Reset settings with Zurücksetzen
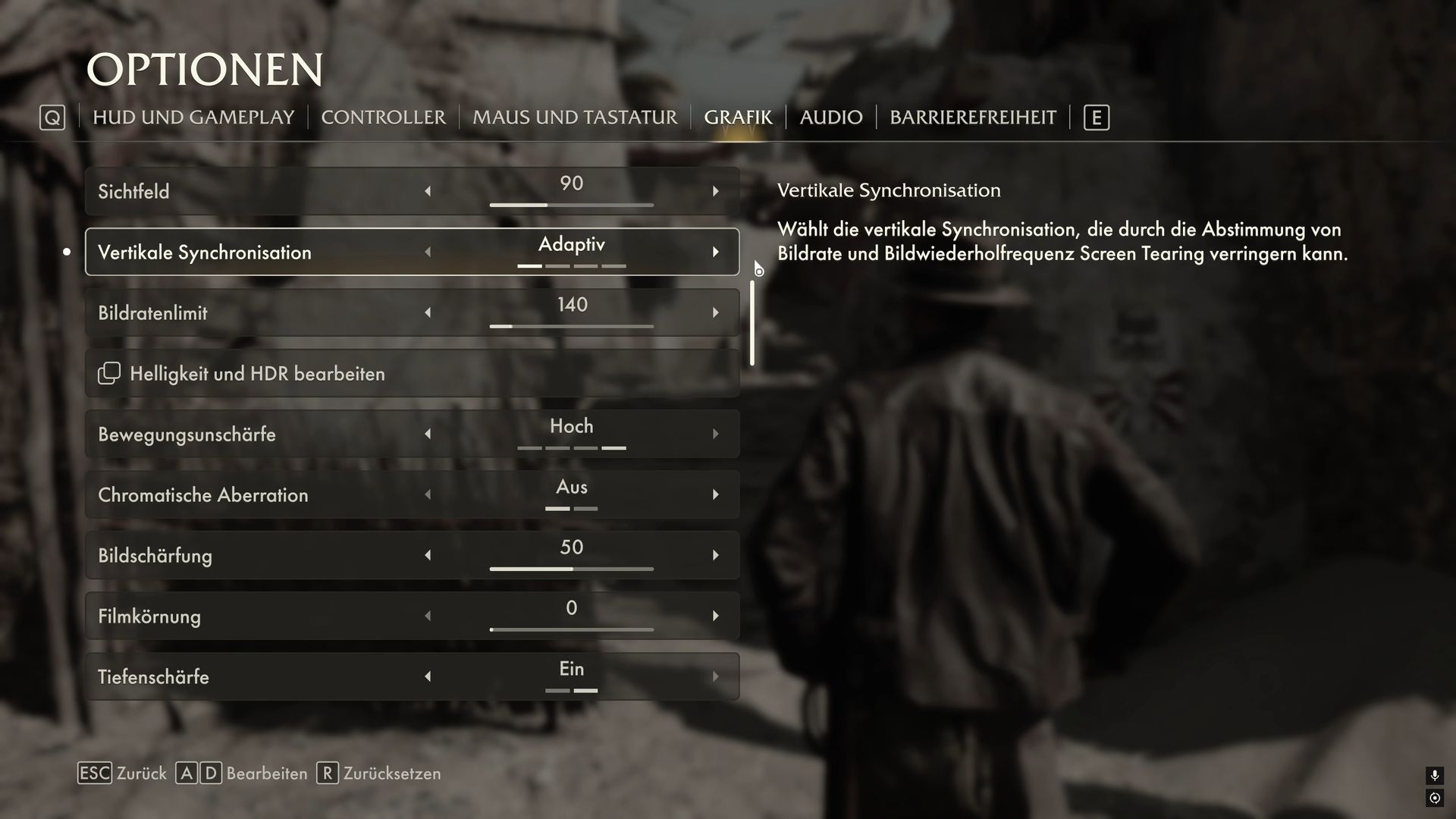Viewport: 1456px width, 819px height. click(379, 773)
